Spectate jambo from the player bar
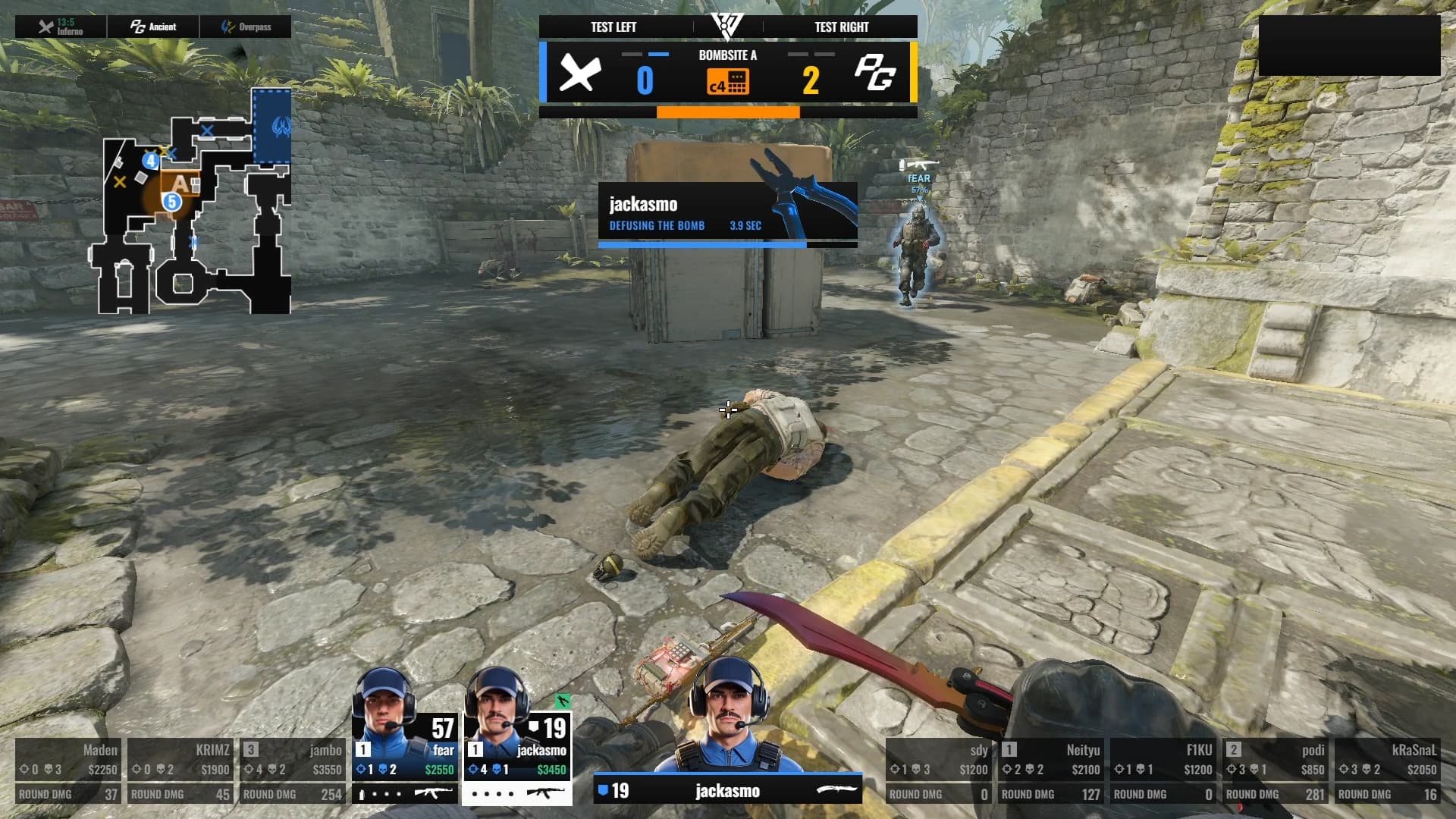 pos(293,770)
